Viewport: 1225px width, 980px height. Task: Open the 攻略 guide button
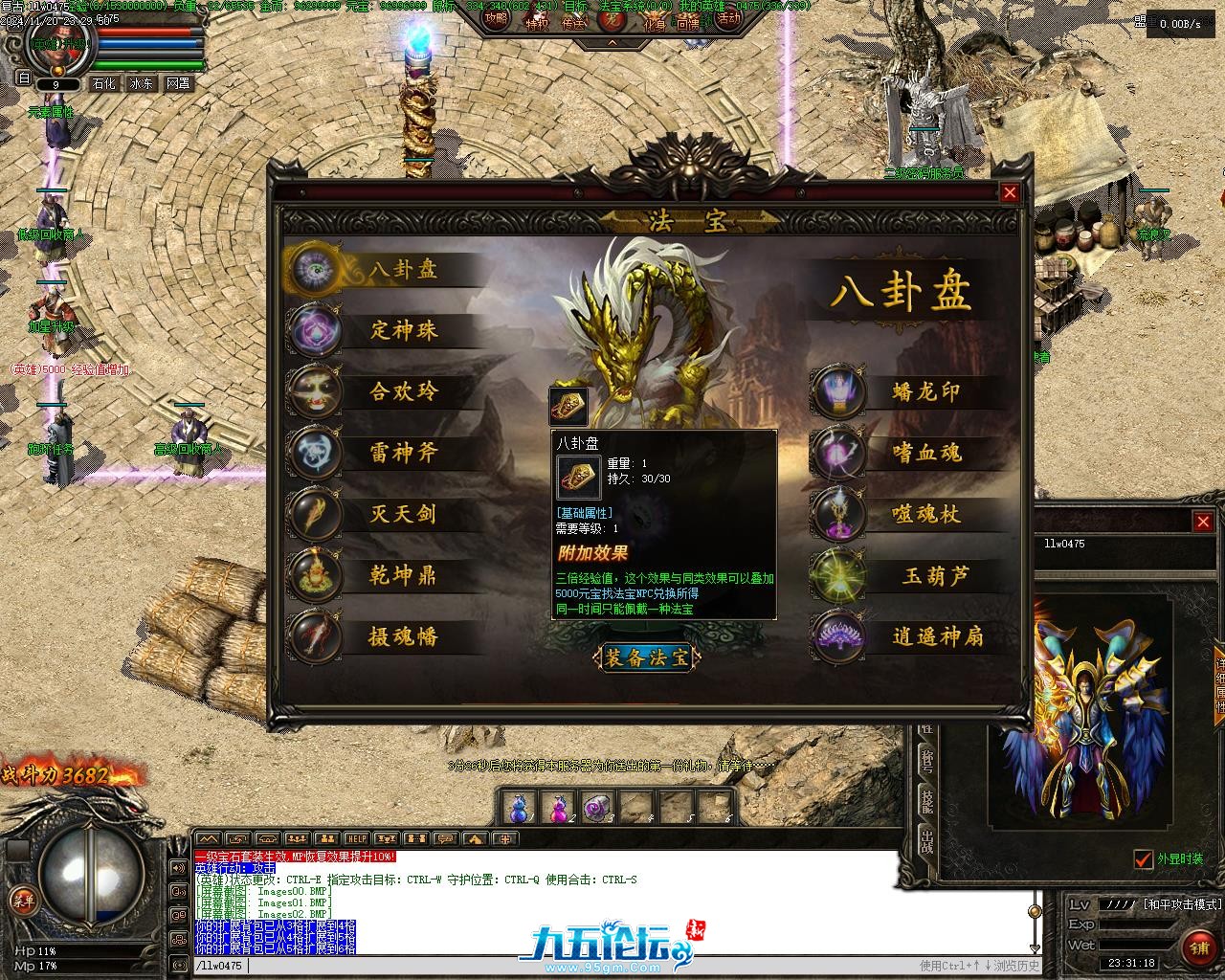(x=496, y=18)
